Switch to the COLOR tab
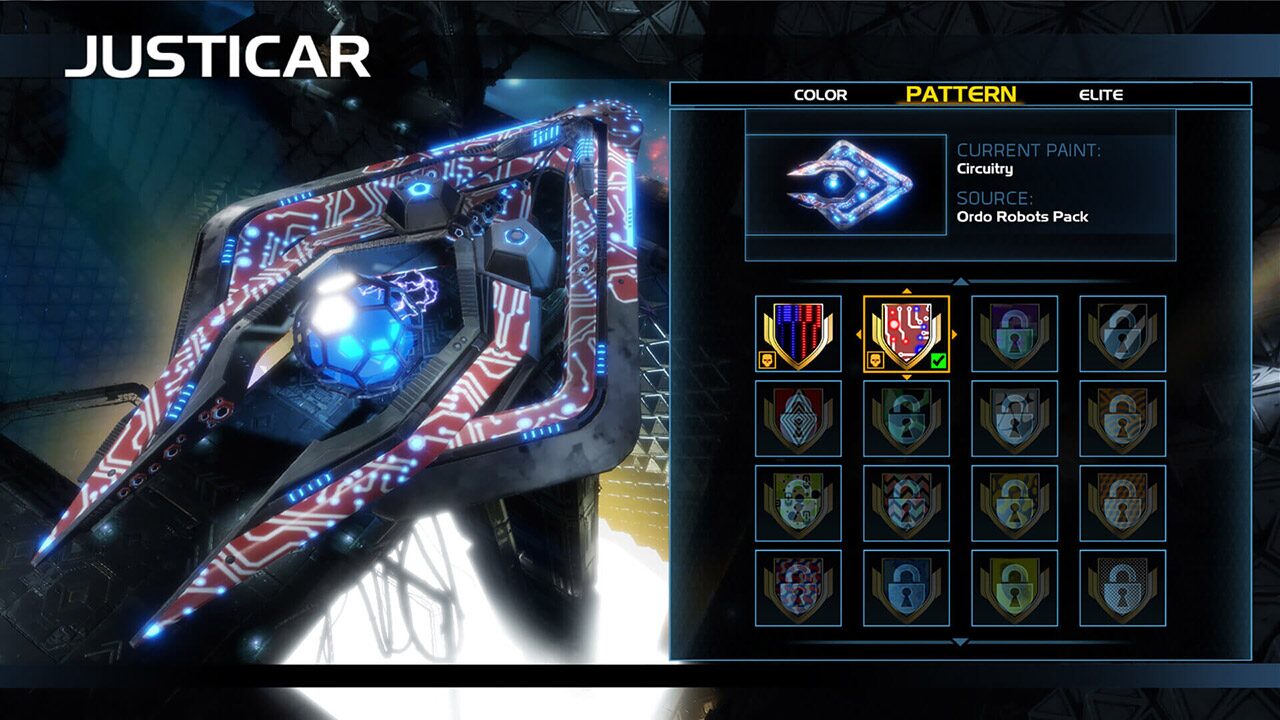The height and width of the screenshot is (720, 1280). click(x=822, y=94)
